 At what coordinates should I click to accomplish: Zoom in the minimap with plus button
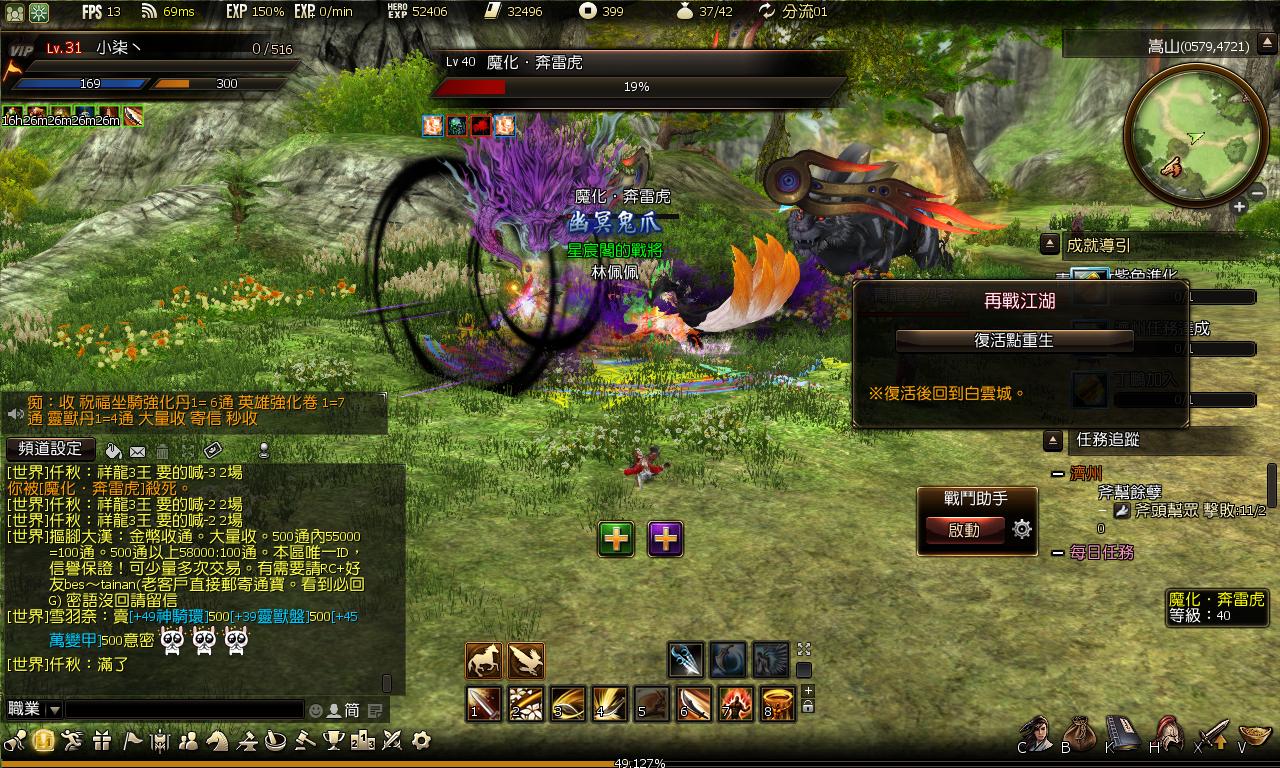(x=1239, y=207)
